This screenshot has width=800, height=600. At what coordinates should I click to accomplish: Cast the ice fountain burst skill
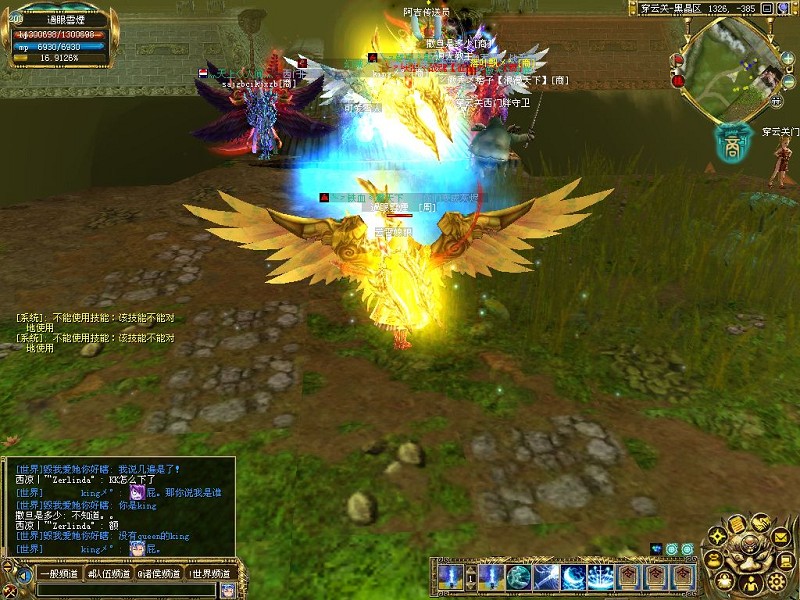600,577
